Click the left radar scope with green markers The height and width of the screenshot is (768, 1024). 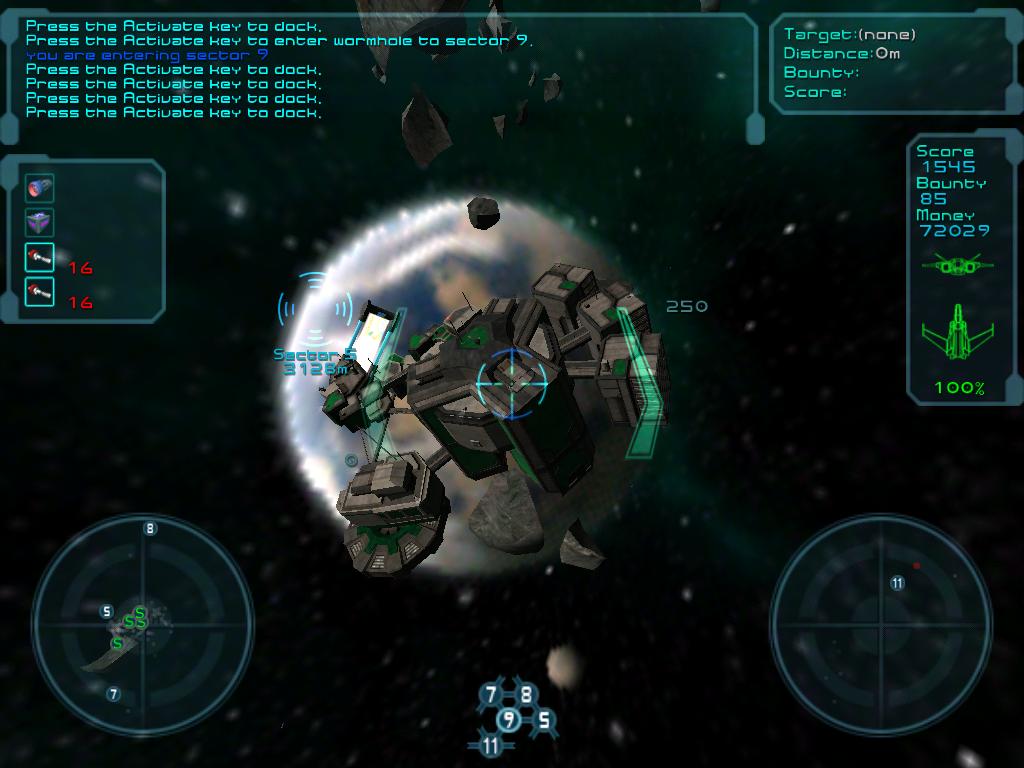click(141, 625)
